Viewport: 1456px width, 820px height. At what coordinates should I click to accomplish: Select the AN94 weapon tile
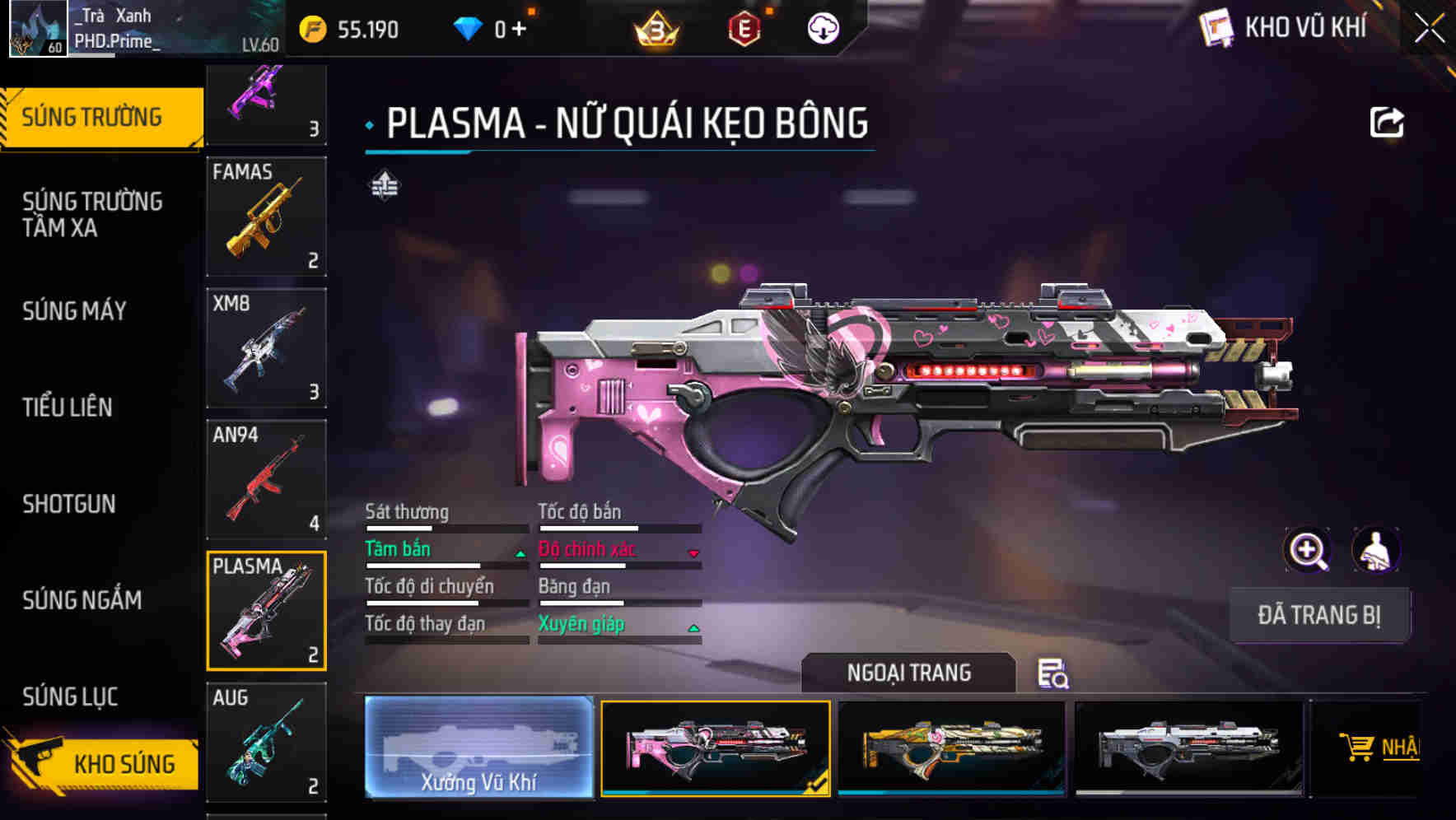point(266,479)
